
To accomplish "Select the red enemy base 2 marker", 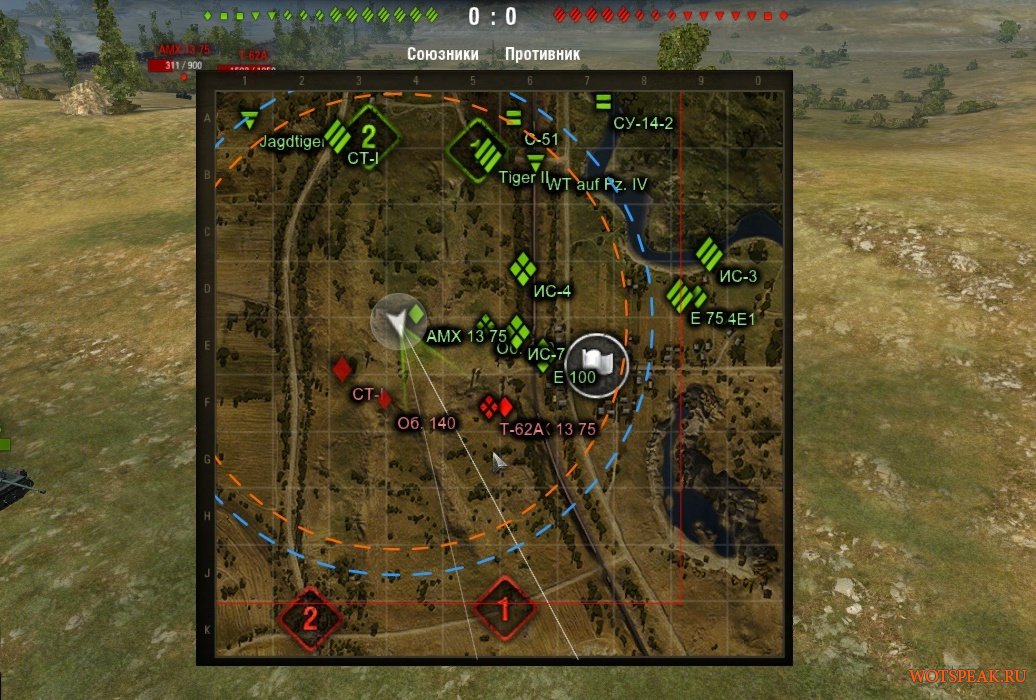I will (308, 616).
